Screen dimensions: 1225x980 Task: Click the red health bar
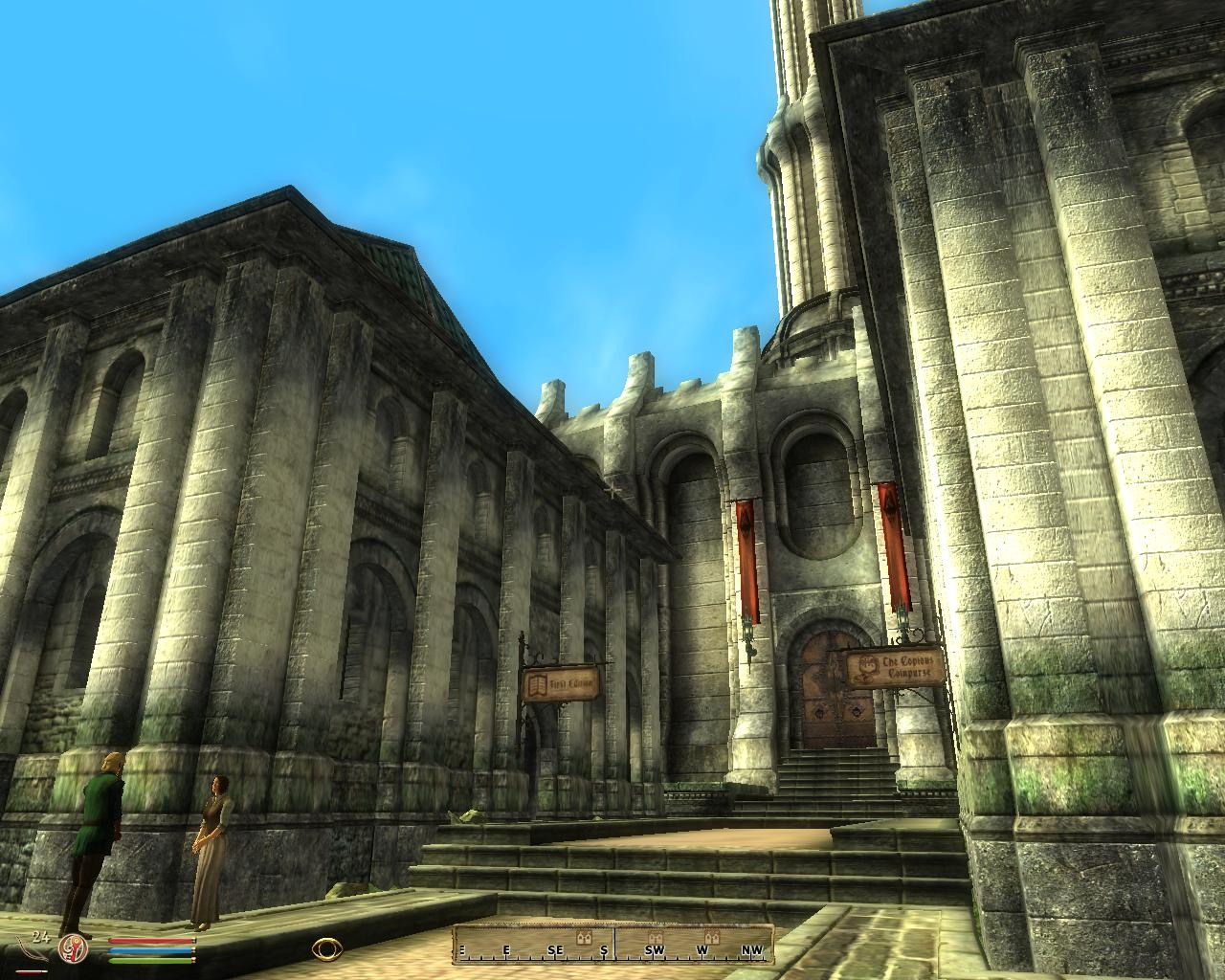click(149, 940)
